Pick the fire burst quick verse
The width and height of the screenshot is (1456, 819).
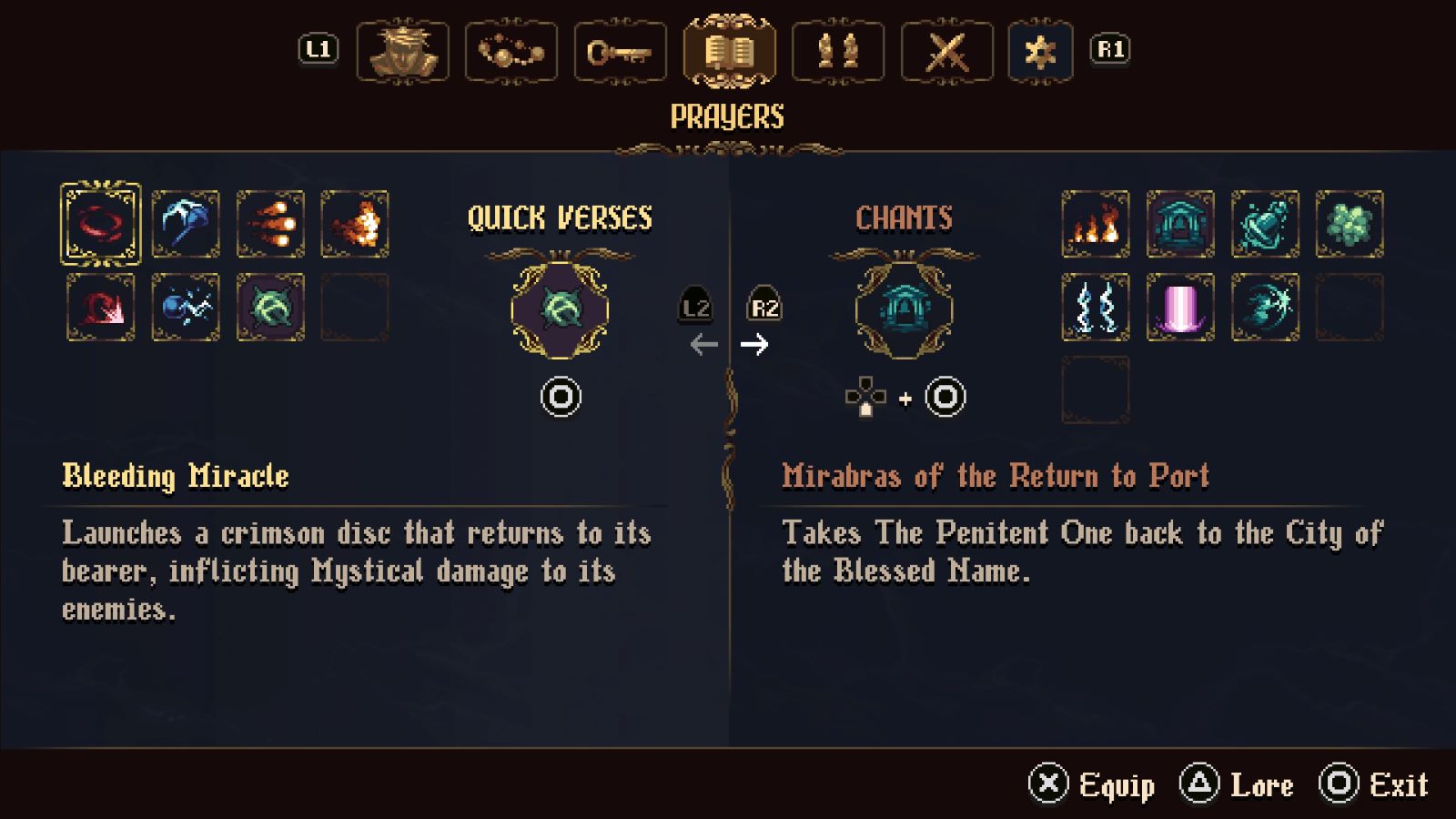[x=355, y=224]
